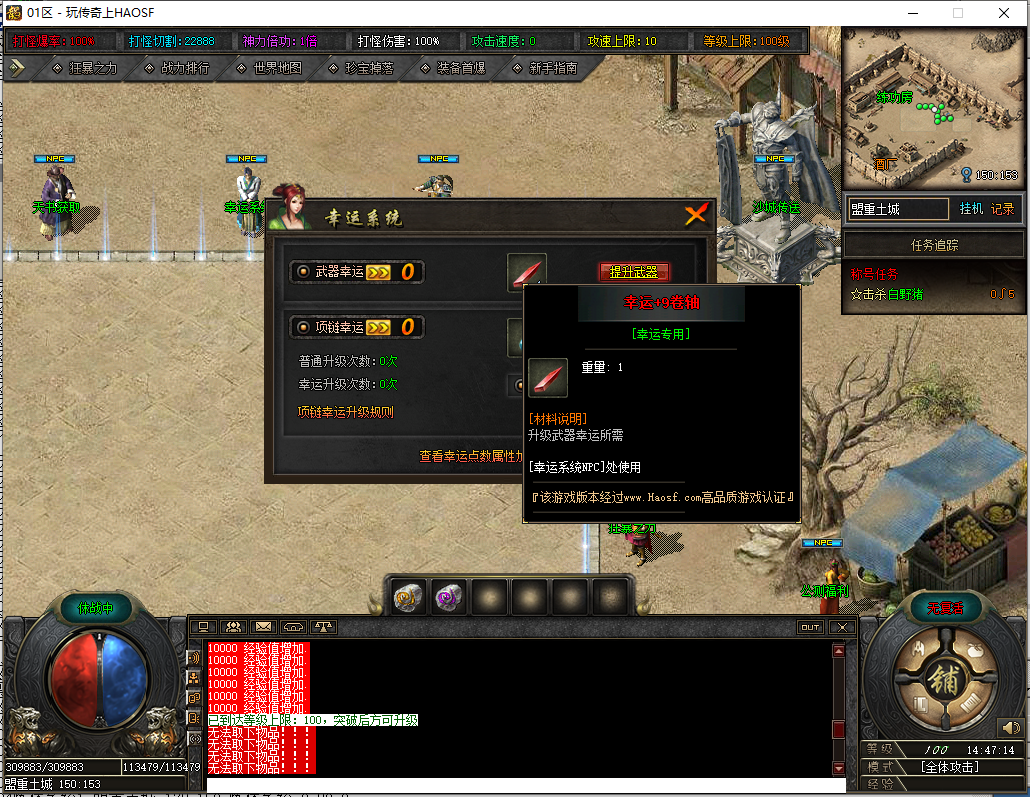Open the 记录 button
This screenshot has width=1030, height=797.
pos(1002,209)
